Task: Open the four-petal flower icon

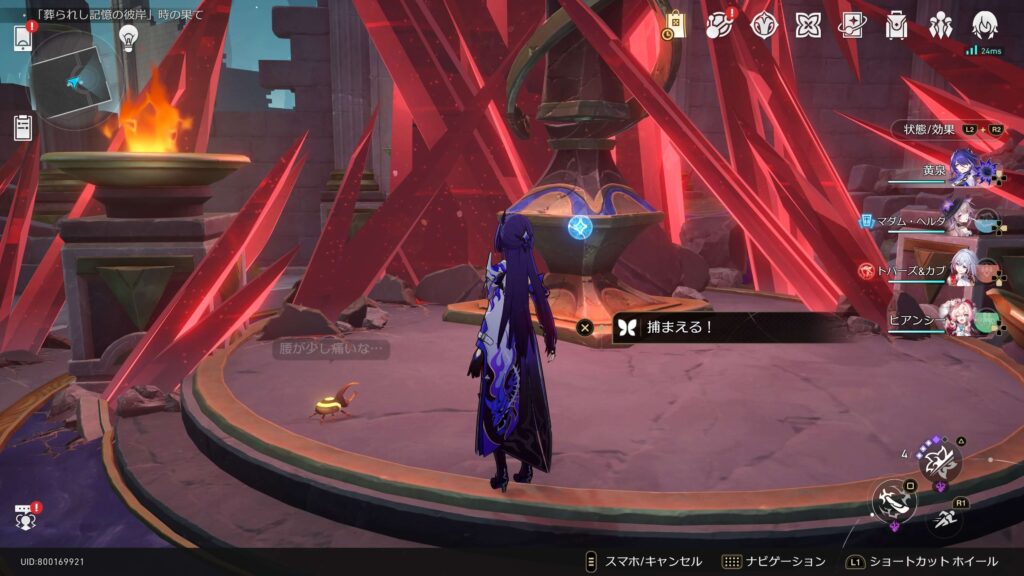Action: [808, 25]
